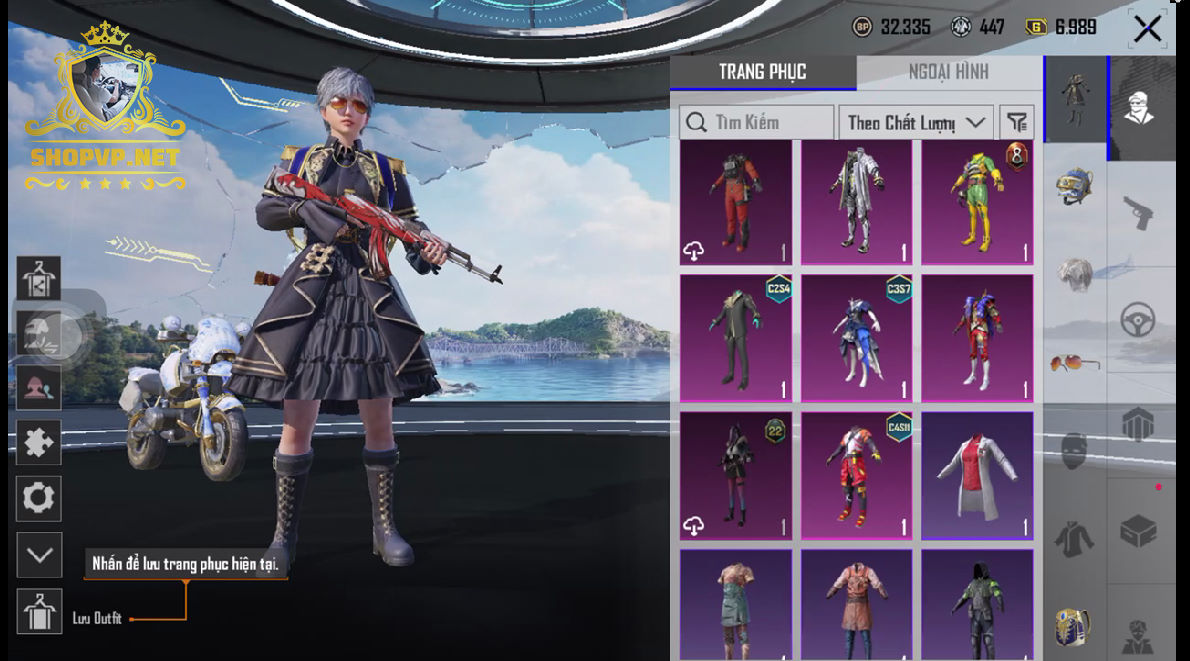Choose the white lab coat outfit
The height and width of the screenshot is (661, 1190).
(x=977, y=475)
